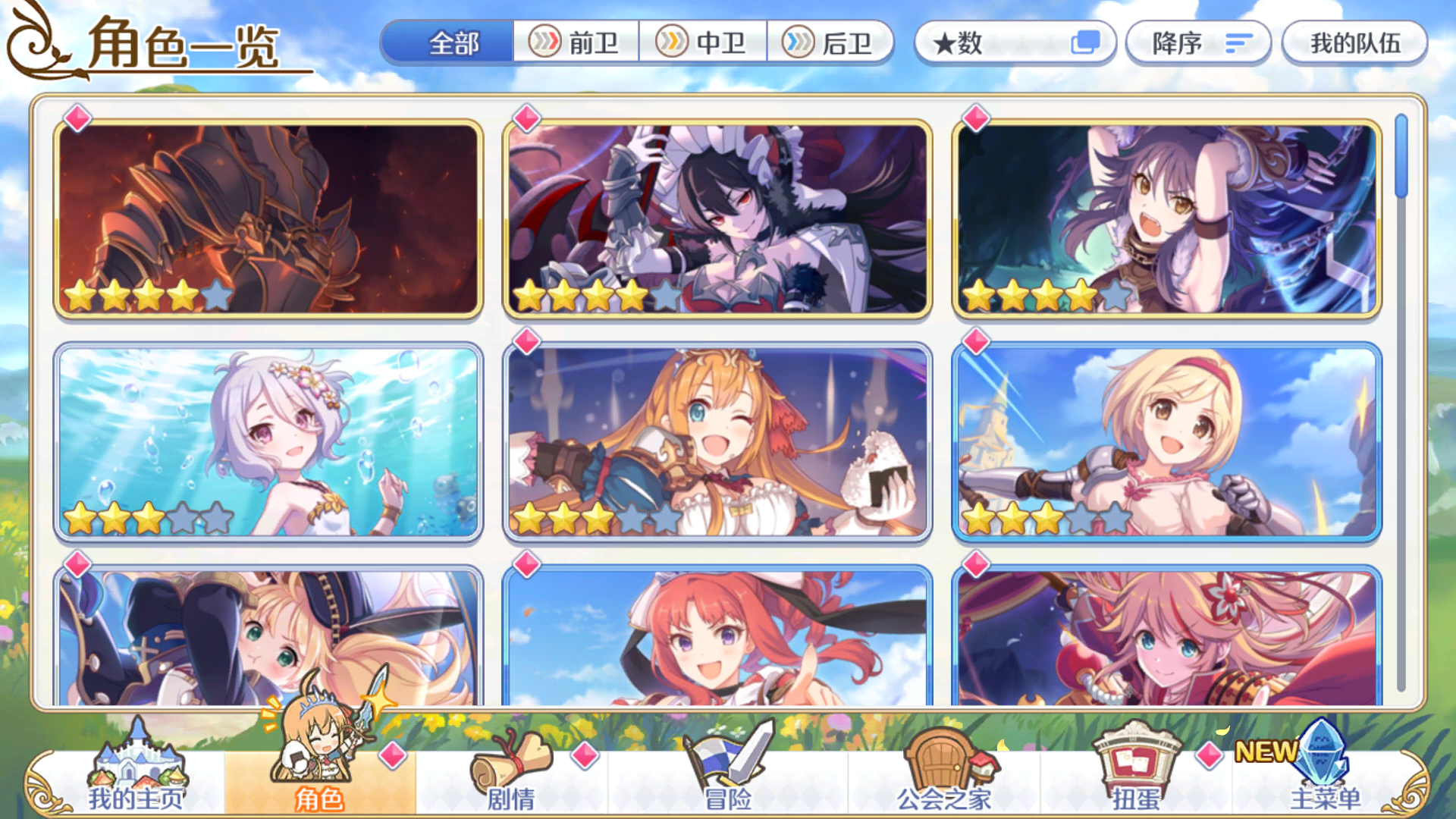
Task: Open the 我的队伍 my teams screen
Action: 1354,44
